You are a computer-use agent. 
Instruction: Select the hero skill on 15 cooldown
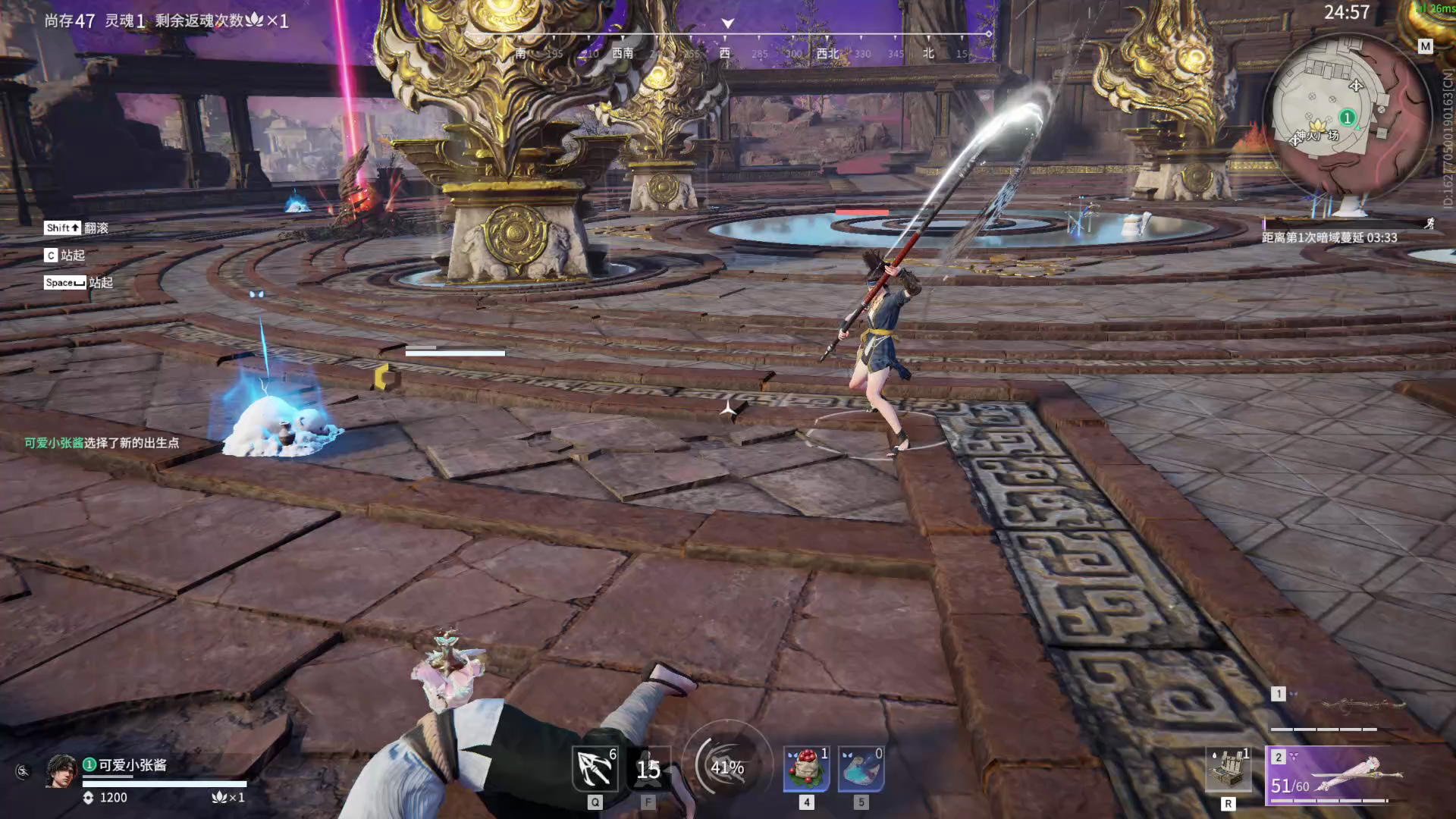(648, 770)
